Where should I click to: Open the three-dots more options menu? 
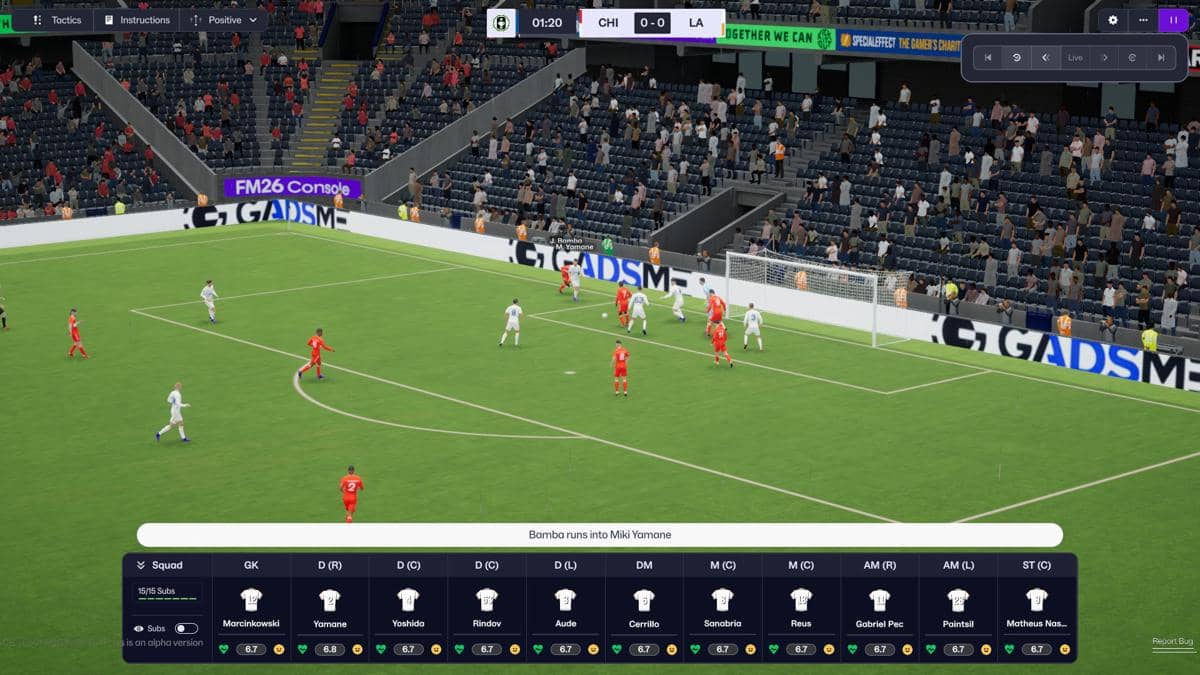point(1143,20)
